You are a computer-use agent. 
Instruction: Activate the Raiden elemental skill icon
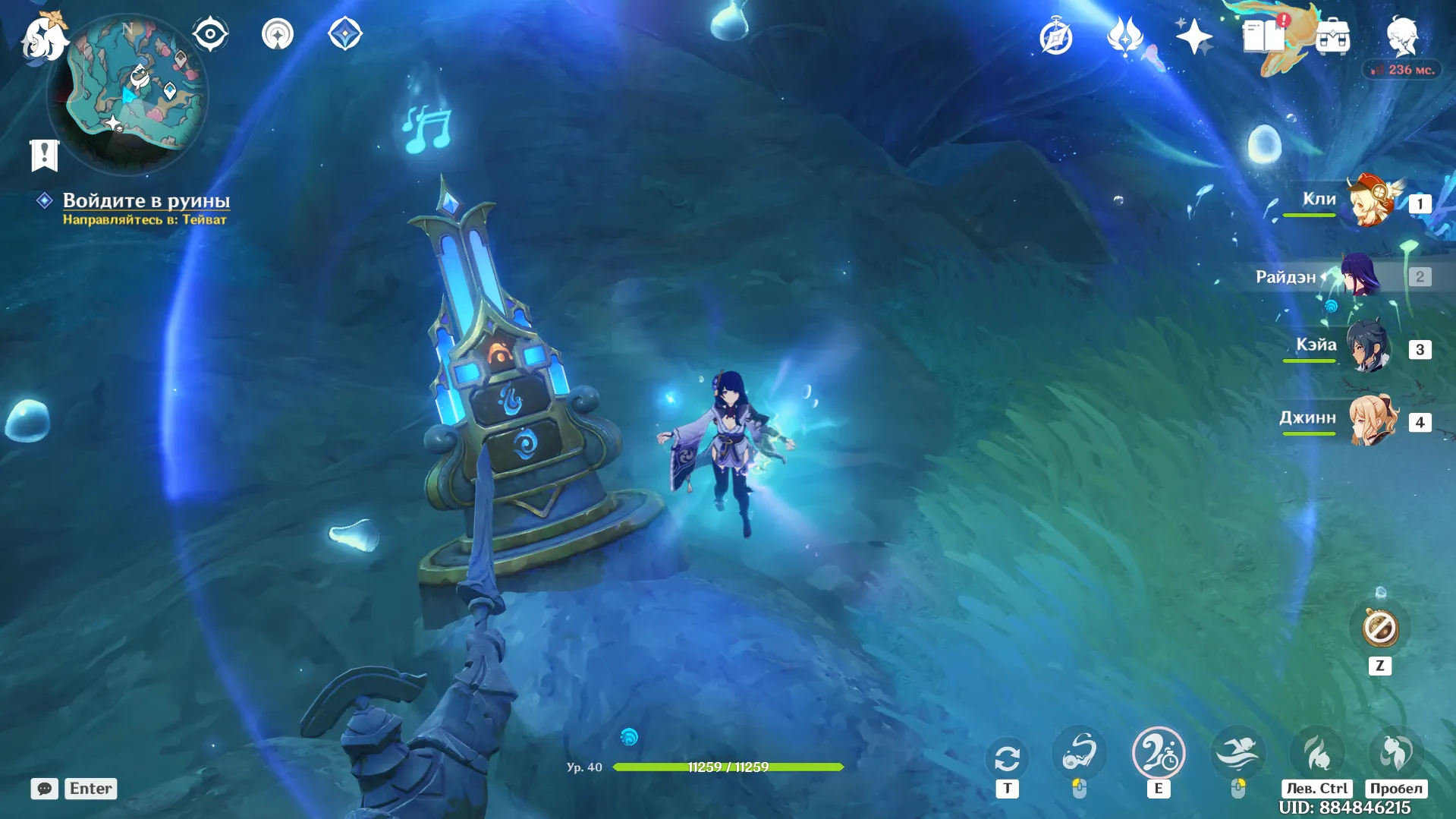1158,753
